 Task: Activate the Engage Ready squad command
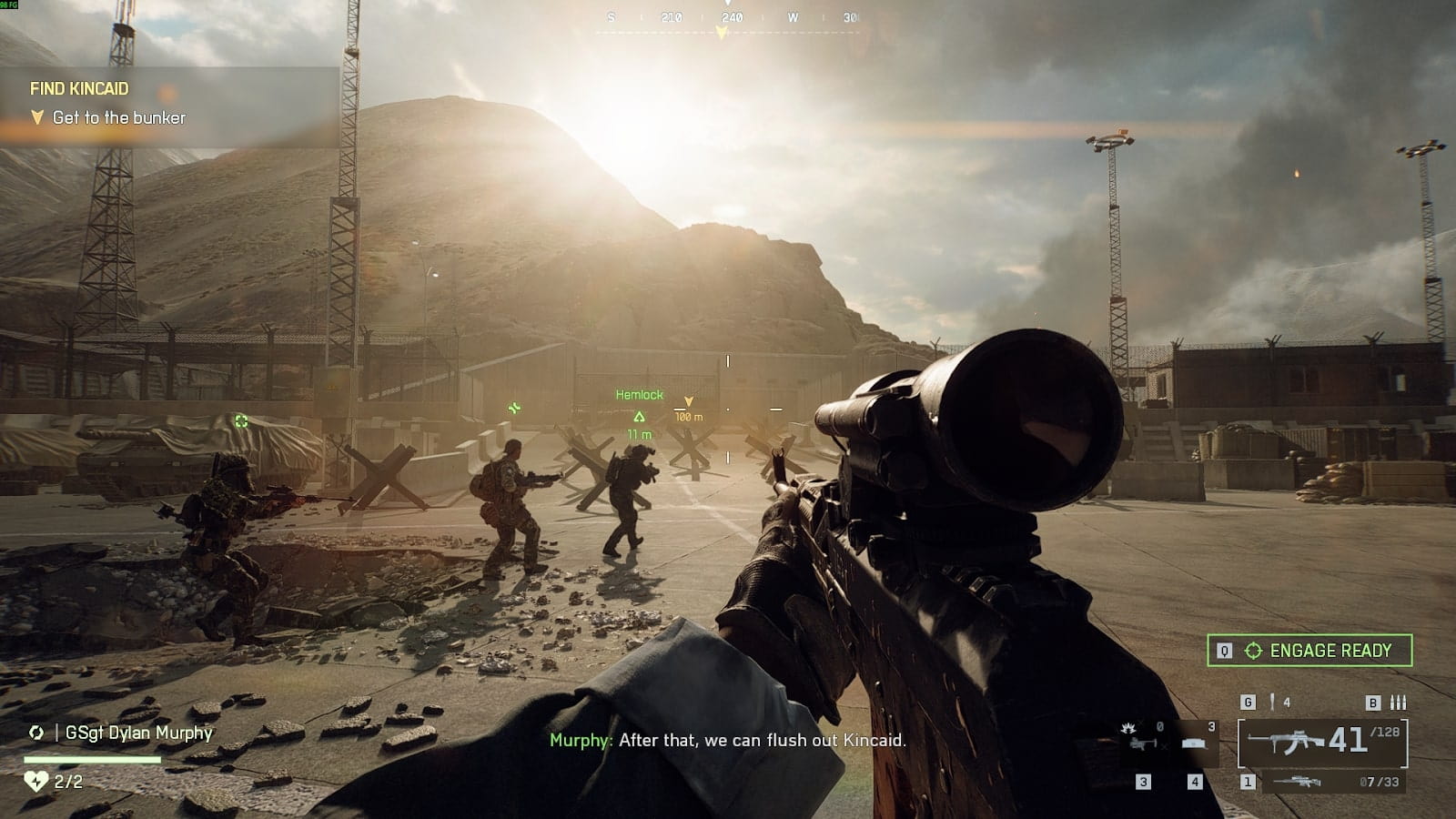(x=1309, y=651)
